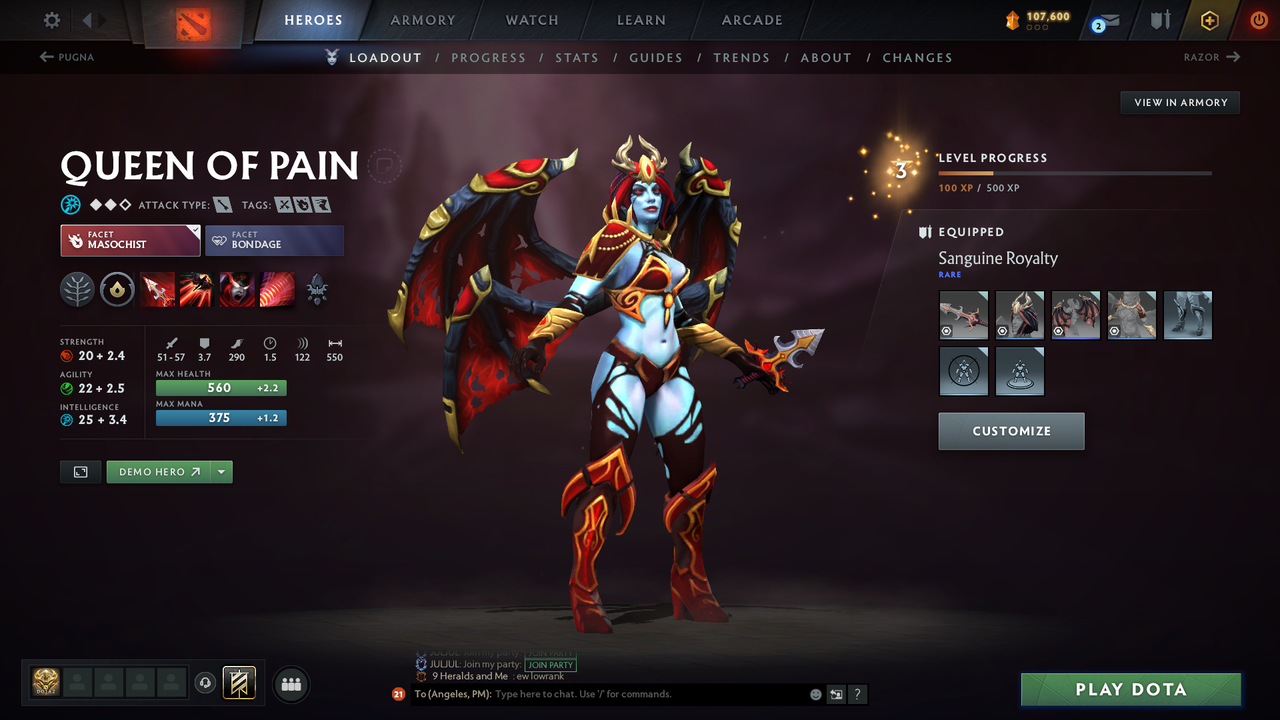Toggle the emoticon picker in chat
The width and height of the screenshot is (1280, 720).
pos(815,693)
